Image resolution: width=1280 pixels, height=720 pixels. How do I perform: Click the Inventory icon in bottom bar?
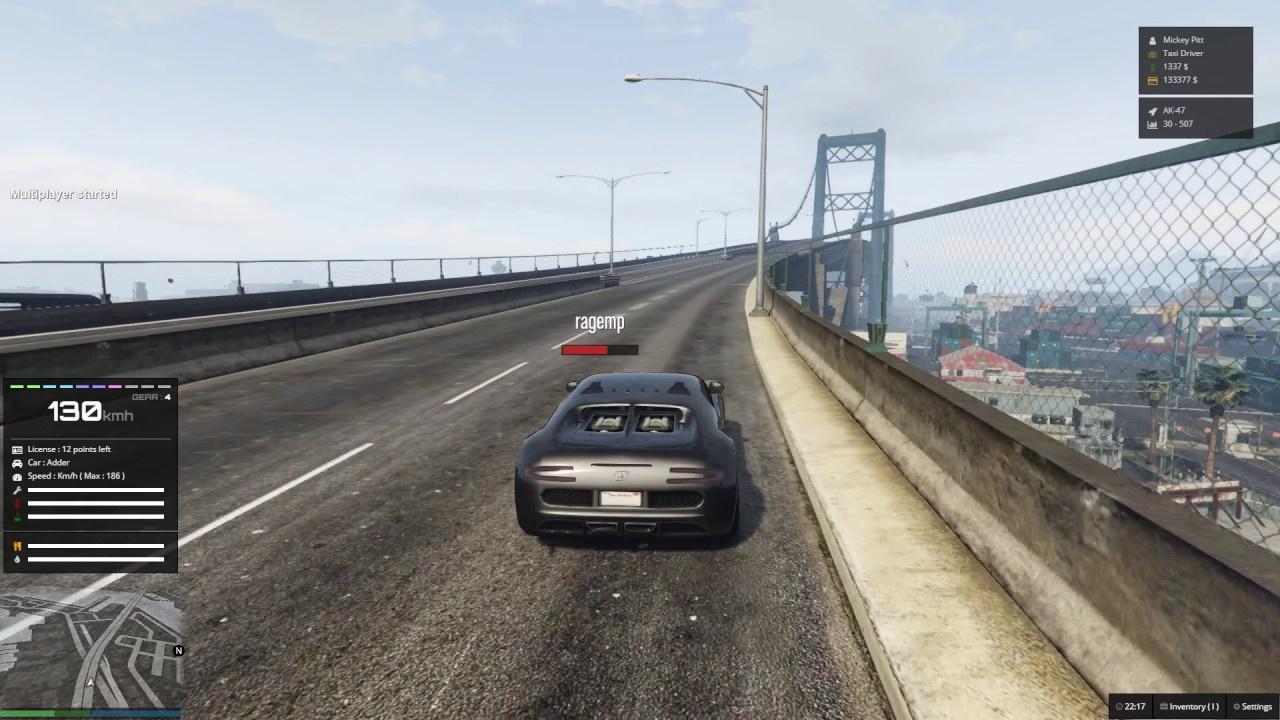1164,706
